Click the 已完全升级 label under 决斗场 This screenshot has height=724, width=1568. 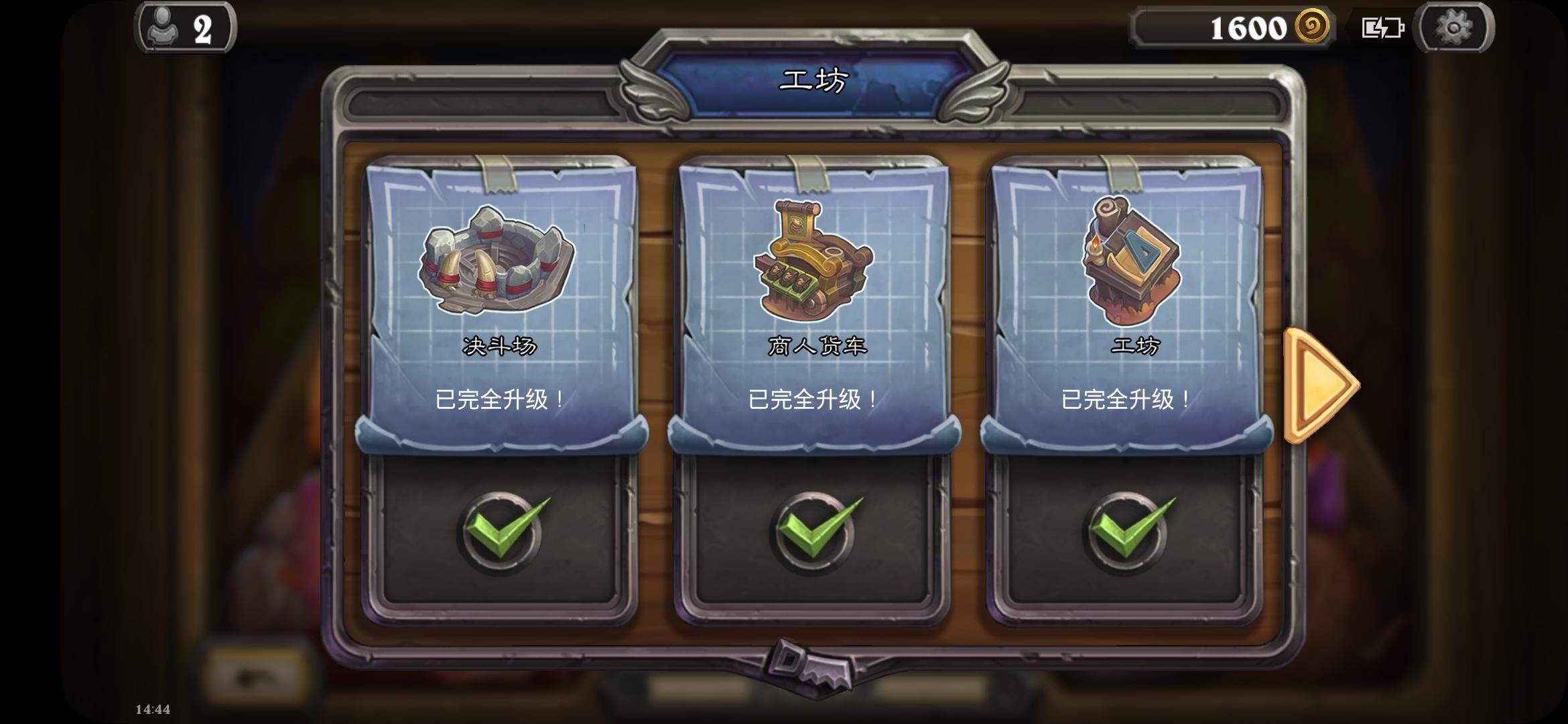click(x=499, y=398)
